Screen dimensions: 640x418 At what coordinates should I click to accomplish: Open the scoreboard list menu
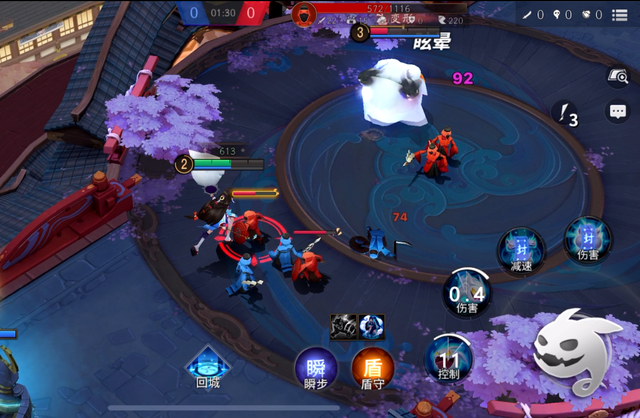(x=622, y=14)
